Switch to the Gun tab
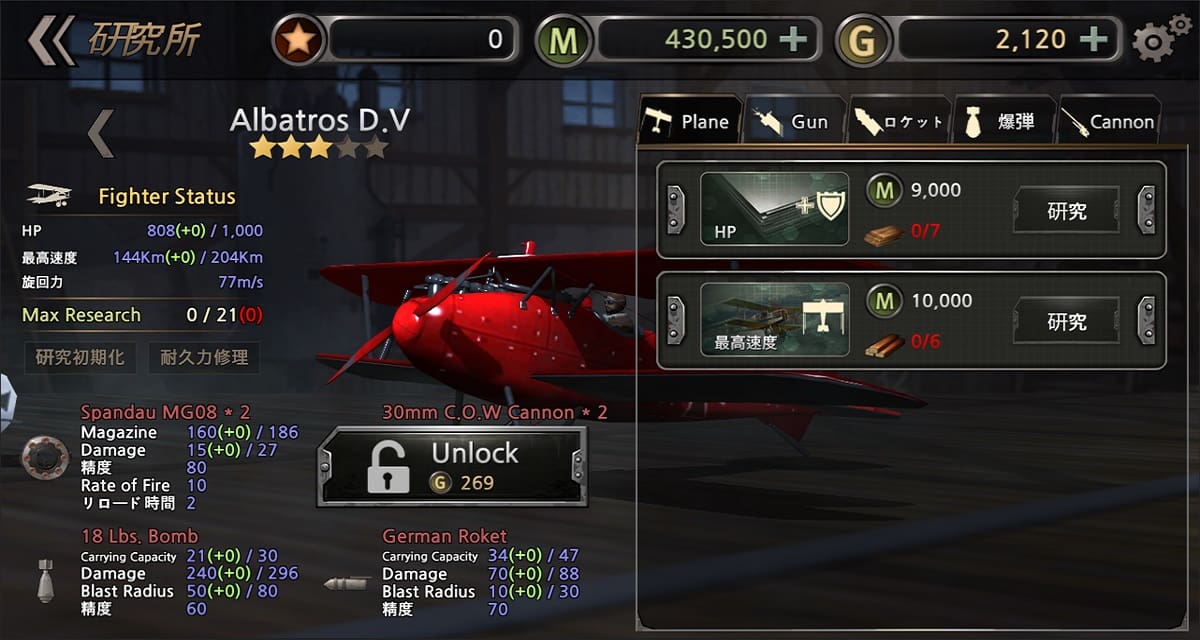Image resolution: width=1200 pixels, height=640 pixels. 793,122
